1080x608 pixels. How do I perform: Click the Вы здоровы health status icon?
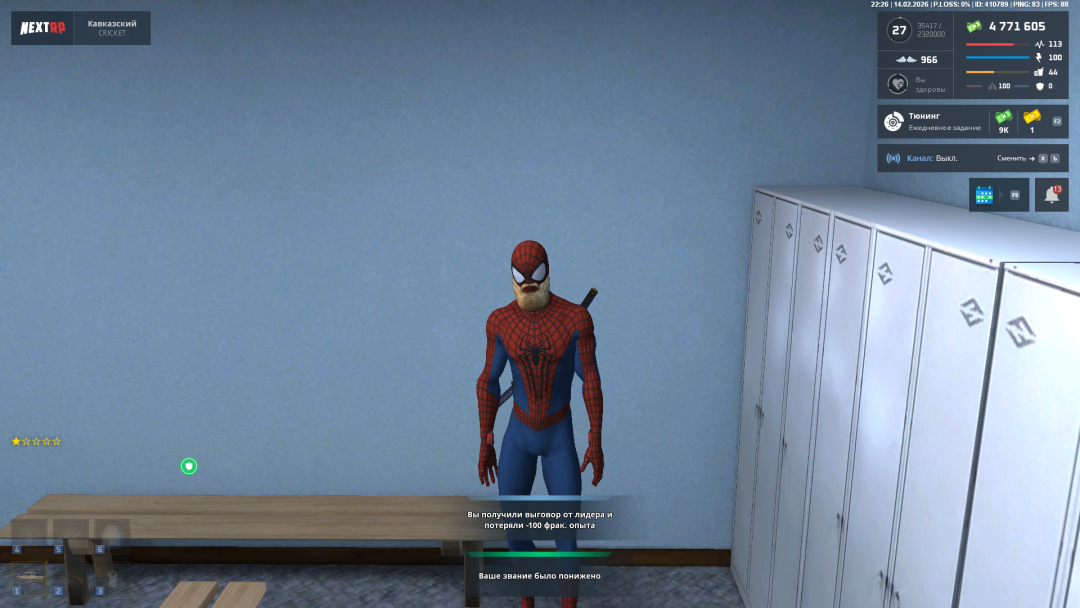point(897,83)
